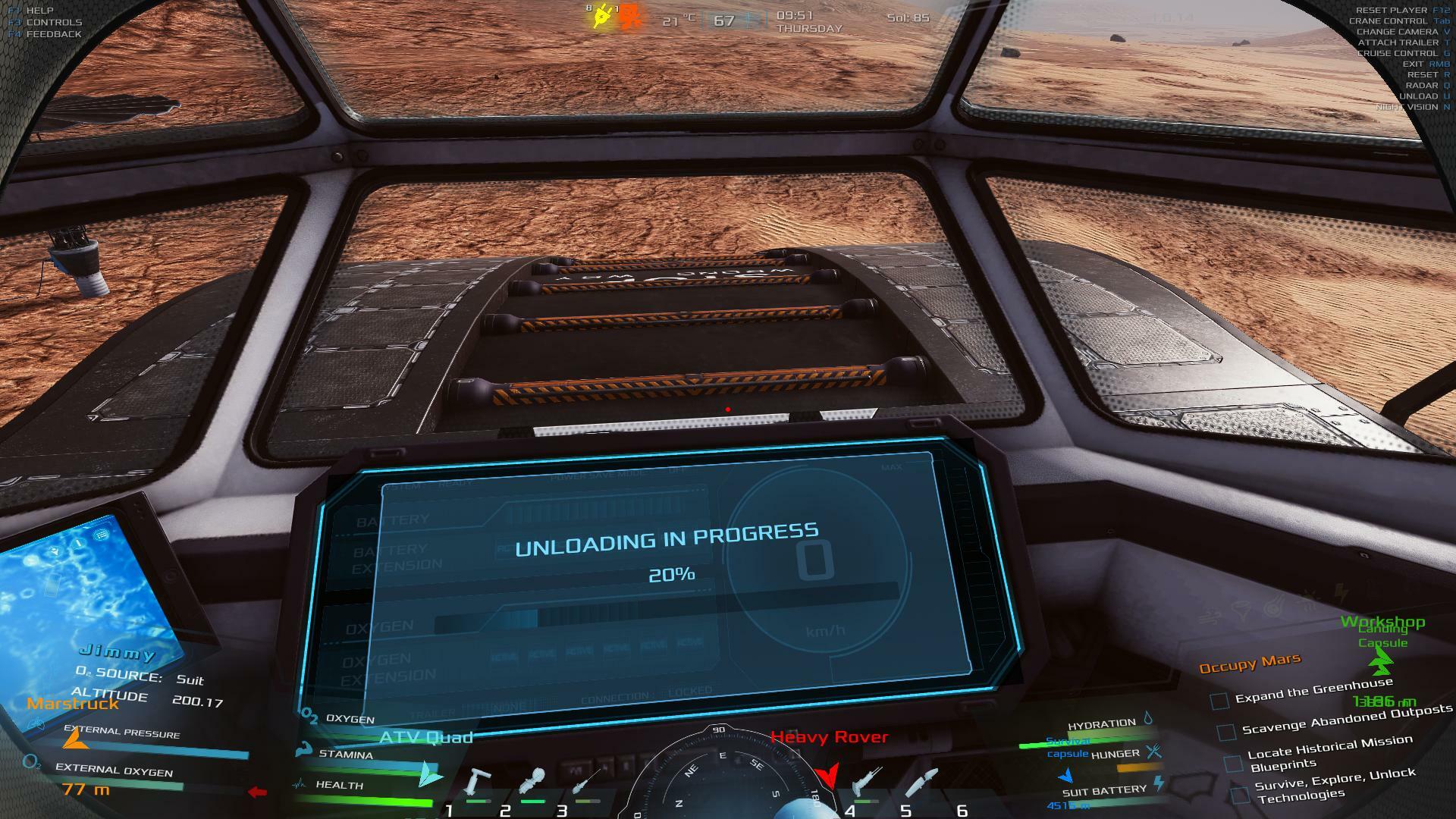Screen dimensions: 1456x819
Task: Click the ATV Quad waypoint marker
Action: point(430,773)
